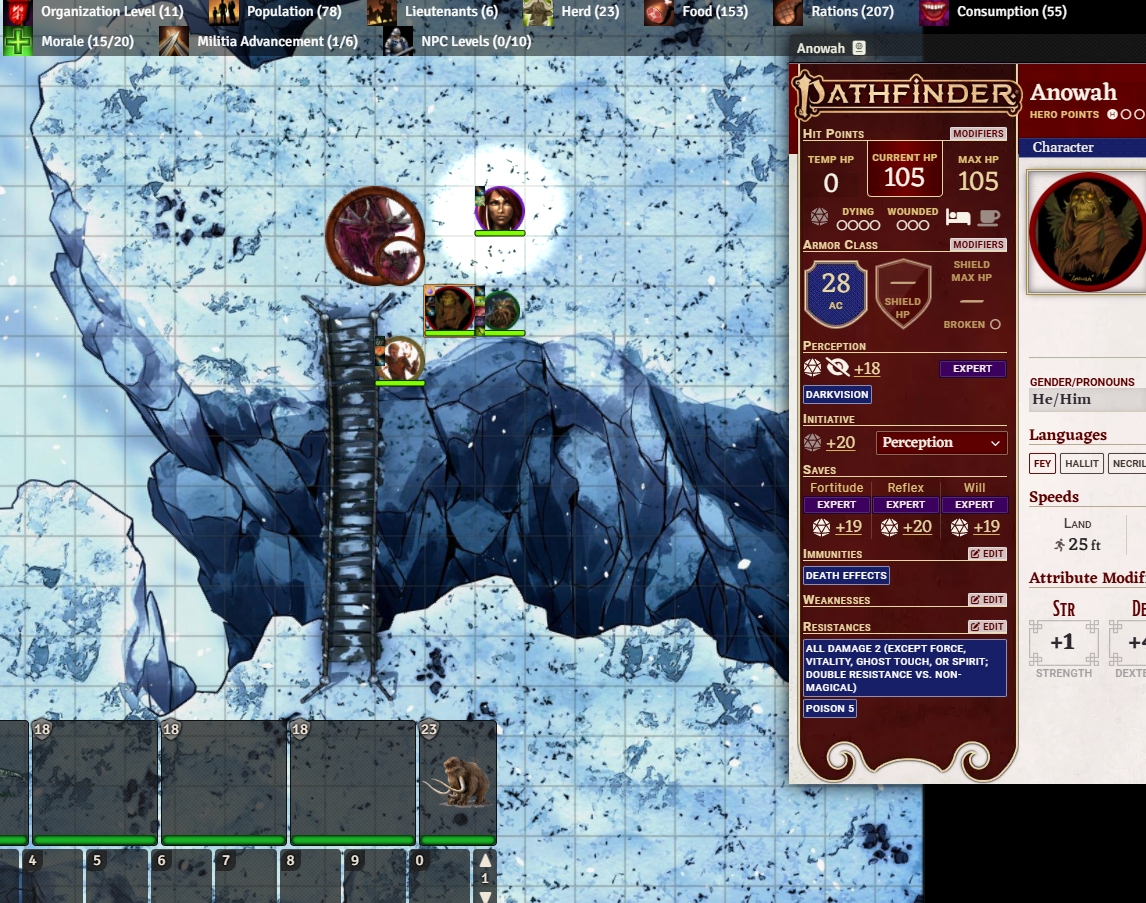Viewport: 1146px width, 903px height.
Task: Roll the Fortitude save +19
Action: pos(848,527)
